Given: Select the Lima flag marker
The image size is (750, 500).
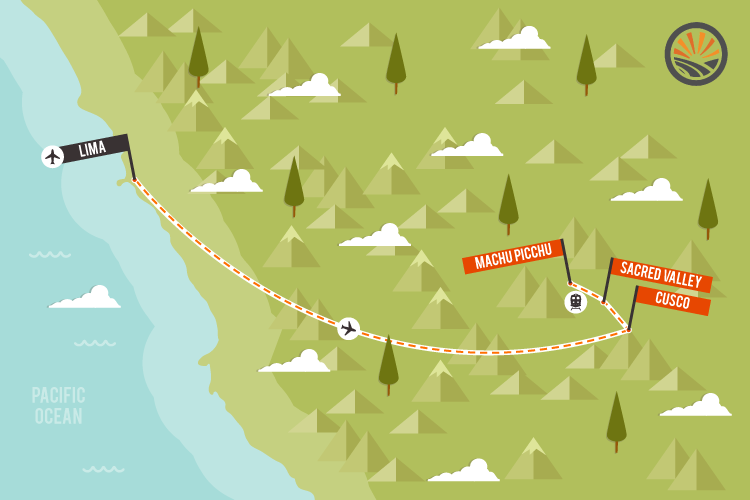Looking at the screenshot, I should pos(96,149).
